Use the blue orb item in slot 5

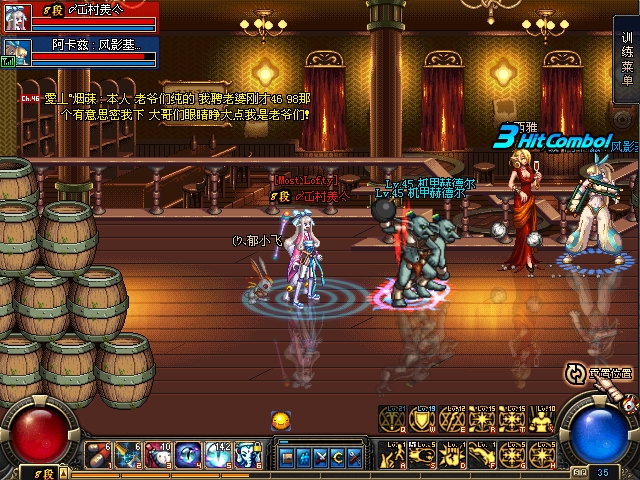coord(219,455)
